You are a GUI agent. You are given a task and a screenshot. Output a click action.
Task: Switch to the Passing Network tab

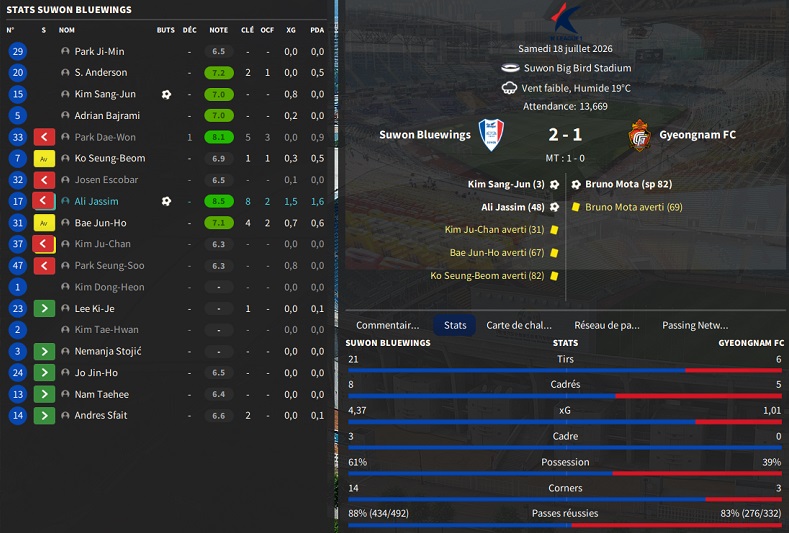click(x=695, y=325)
